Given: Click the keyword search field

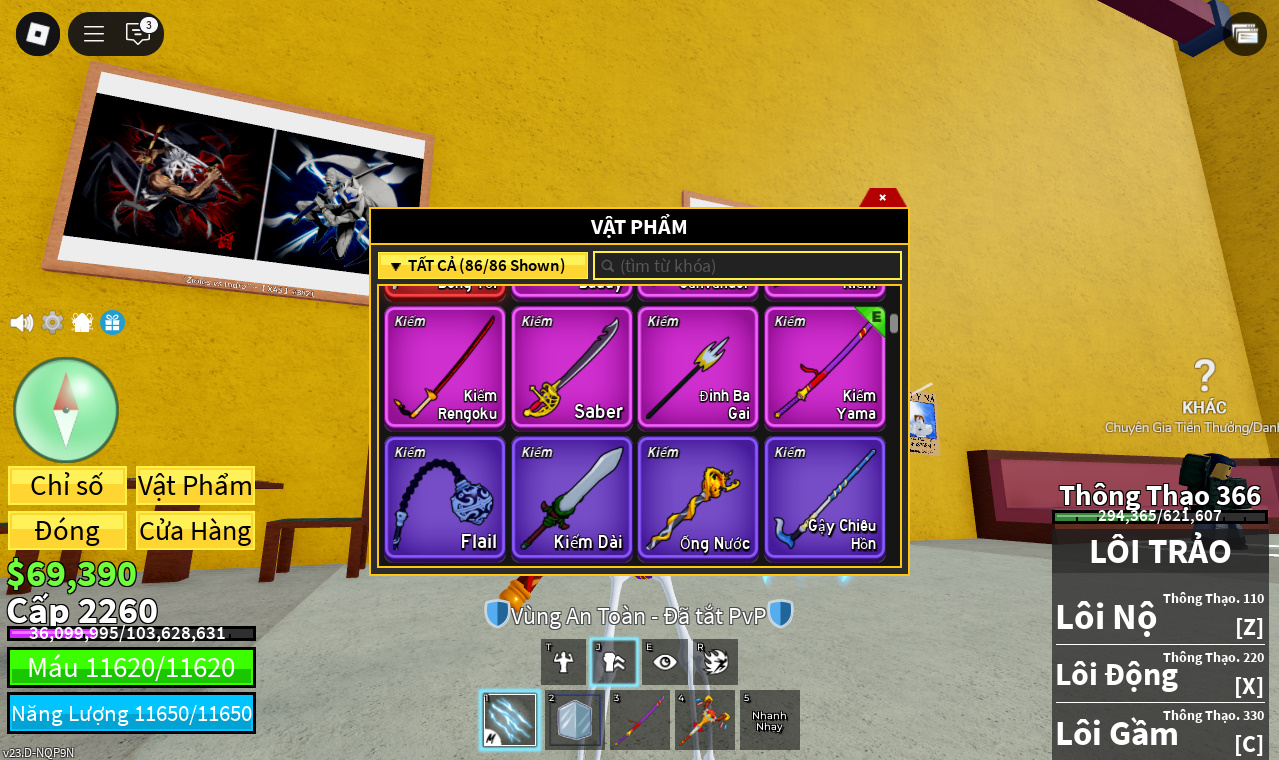Looking at the screenshot, I should click(x=748, y=266).
